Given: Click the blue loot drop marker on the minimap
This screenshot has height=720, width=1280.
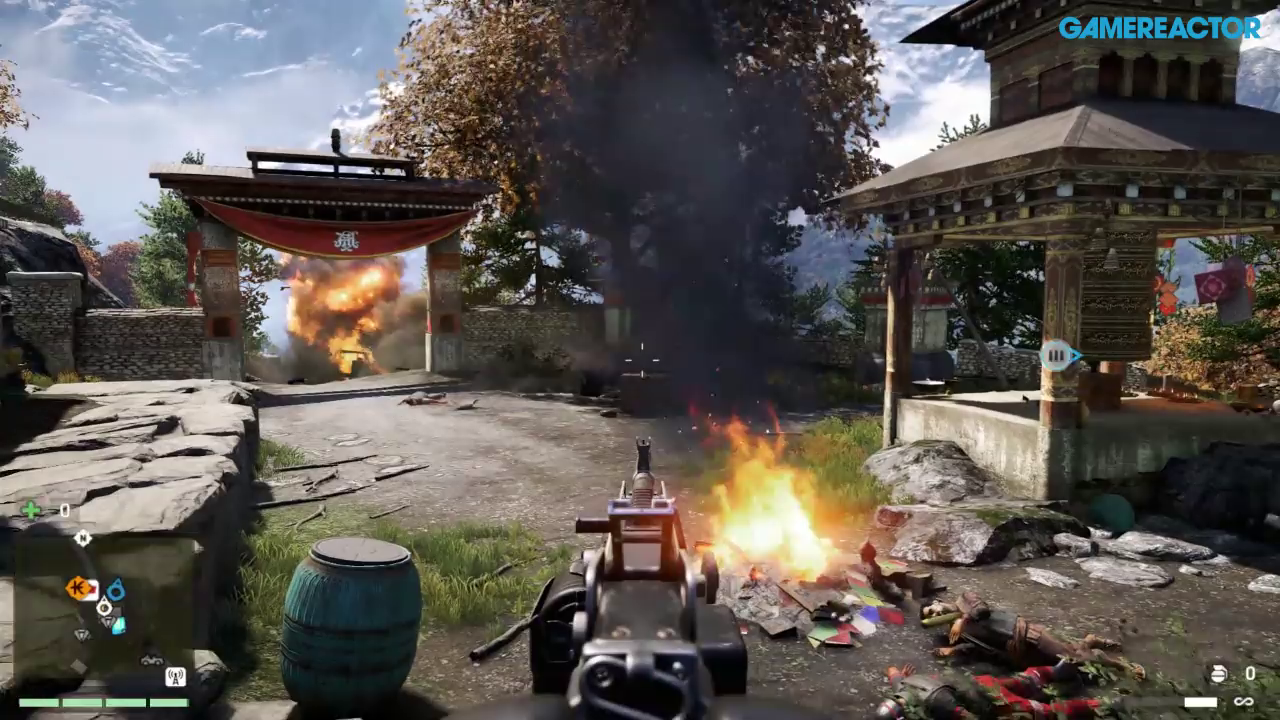Looking at the screenshot, I should coord(116,590).
